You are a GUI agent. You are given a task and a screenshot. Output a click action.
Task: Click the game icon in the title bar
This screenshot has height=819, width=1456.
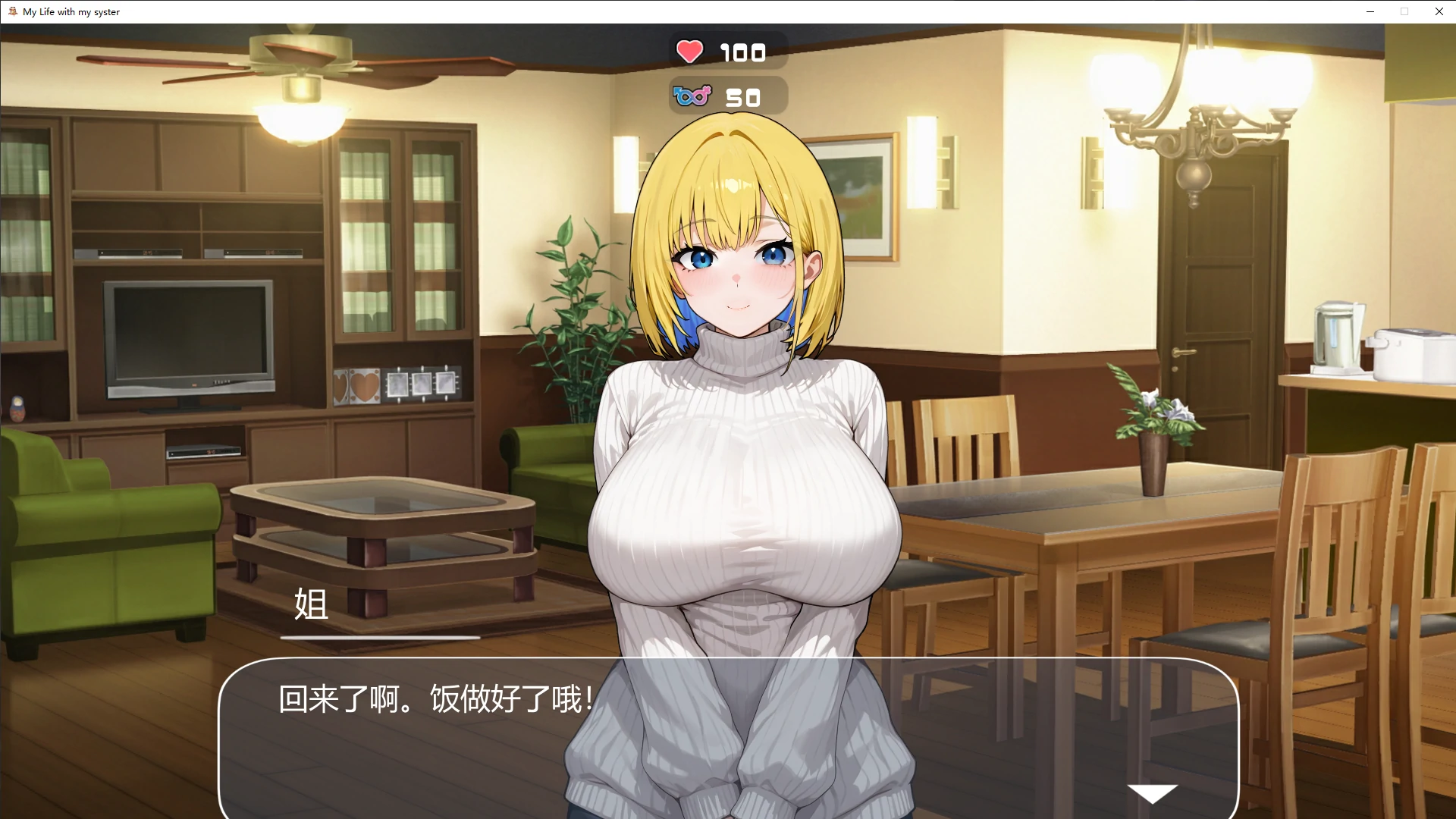click(x=11, y=11)
